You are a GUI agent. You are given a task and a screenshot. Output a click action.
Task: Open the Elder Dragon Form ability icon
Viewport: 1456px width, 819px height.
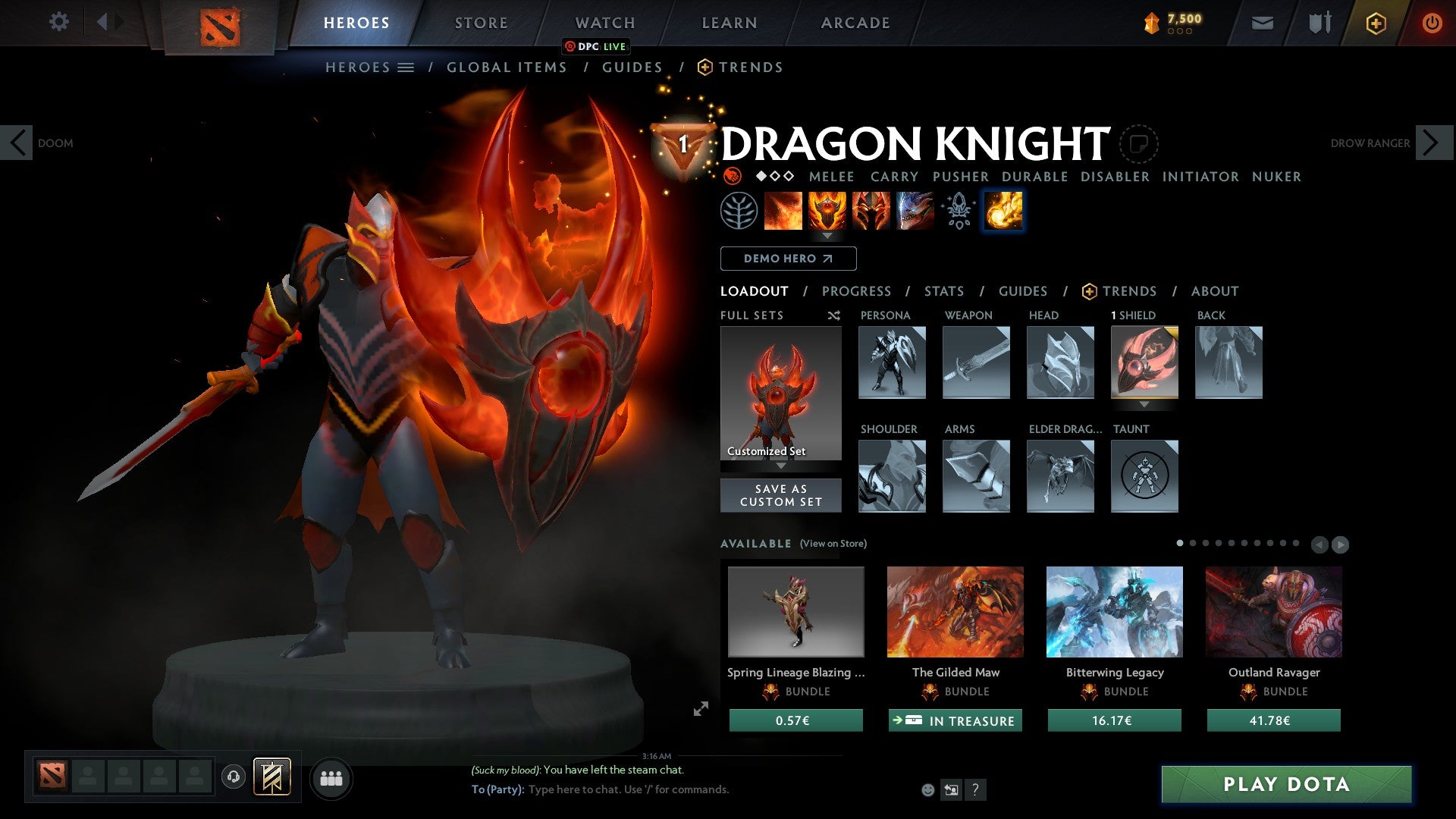[914, 211]
